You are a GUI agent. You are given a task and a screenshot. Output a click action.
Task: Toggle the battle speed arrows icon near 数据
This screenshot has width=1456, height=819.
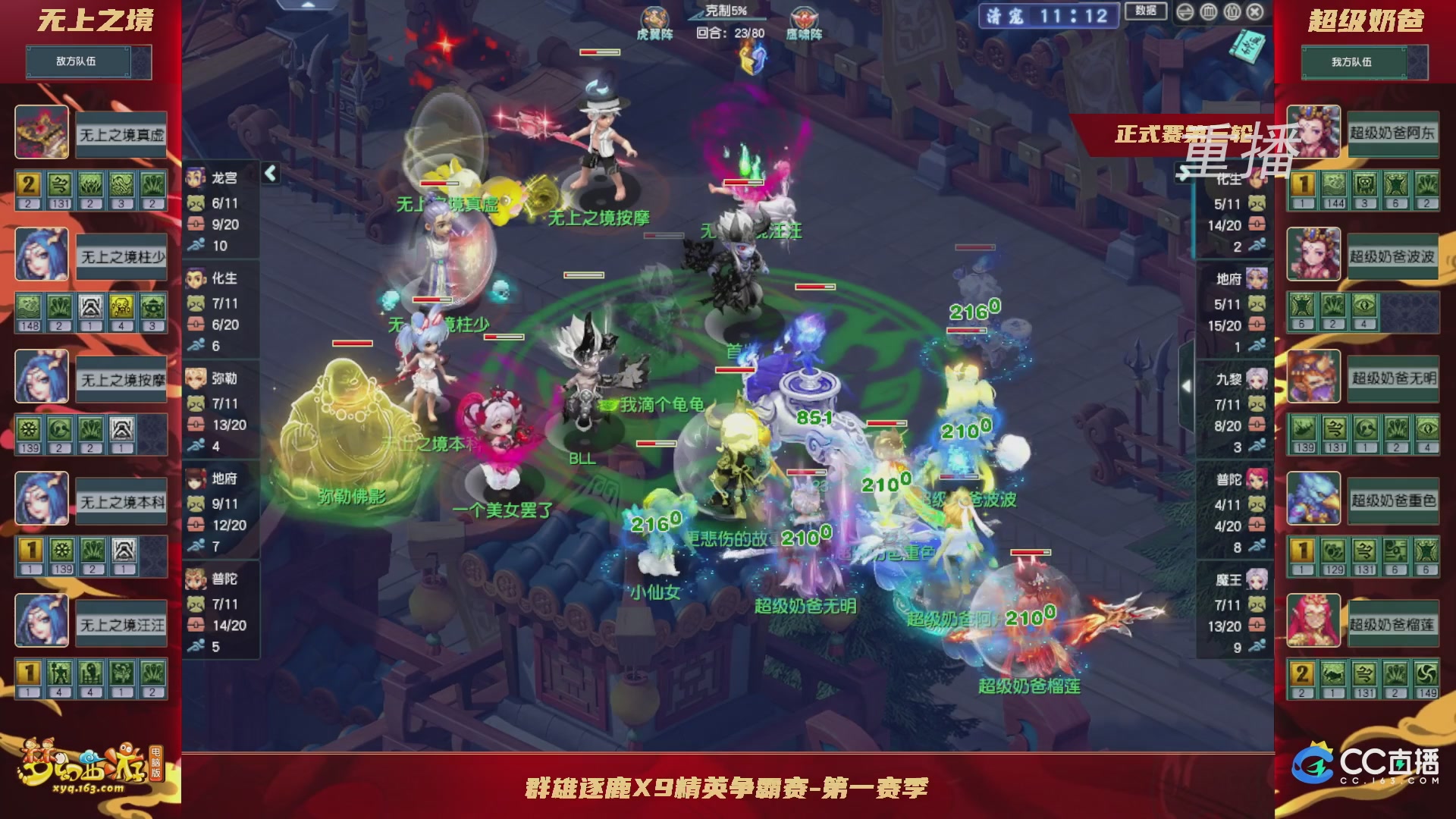click(x=1185, y=12)
